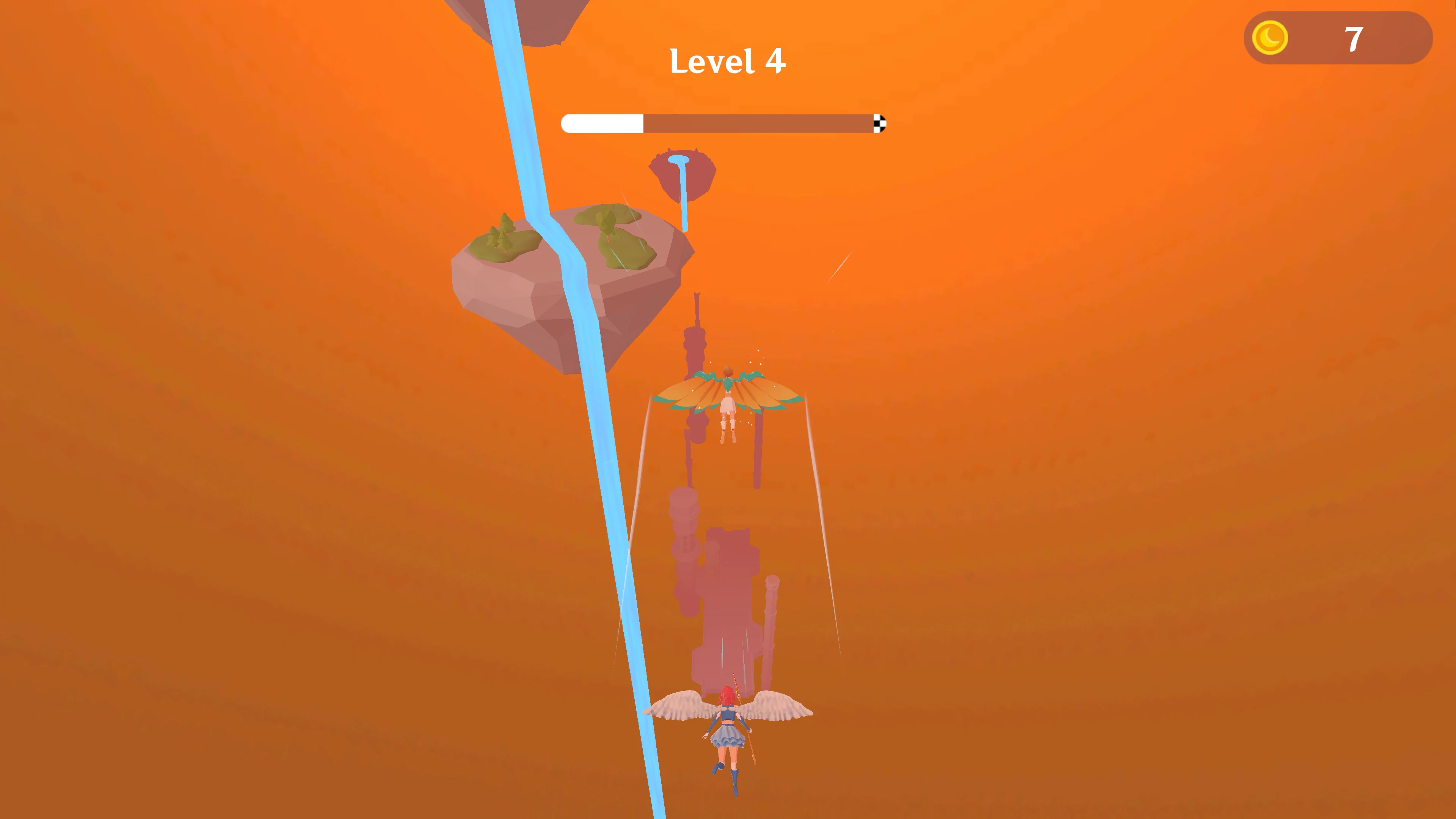
Task: Click the white filled progress segment
Action: click(602, 124)
